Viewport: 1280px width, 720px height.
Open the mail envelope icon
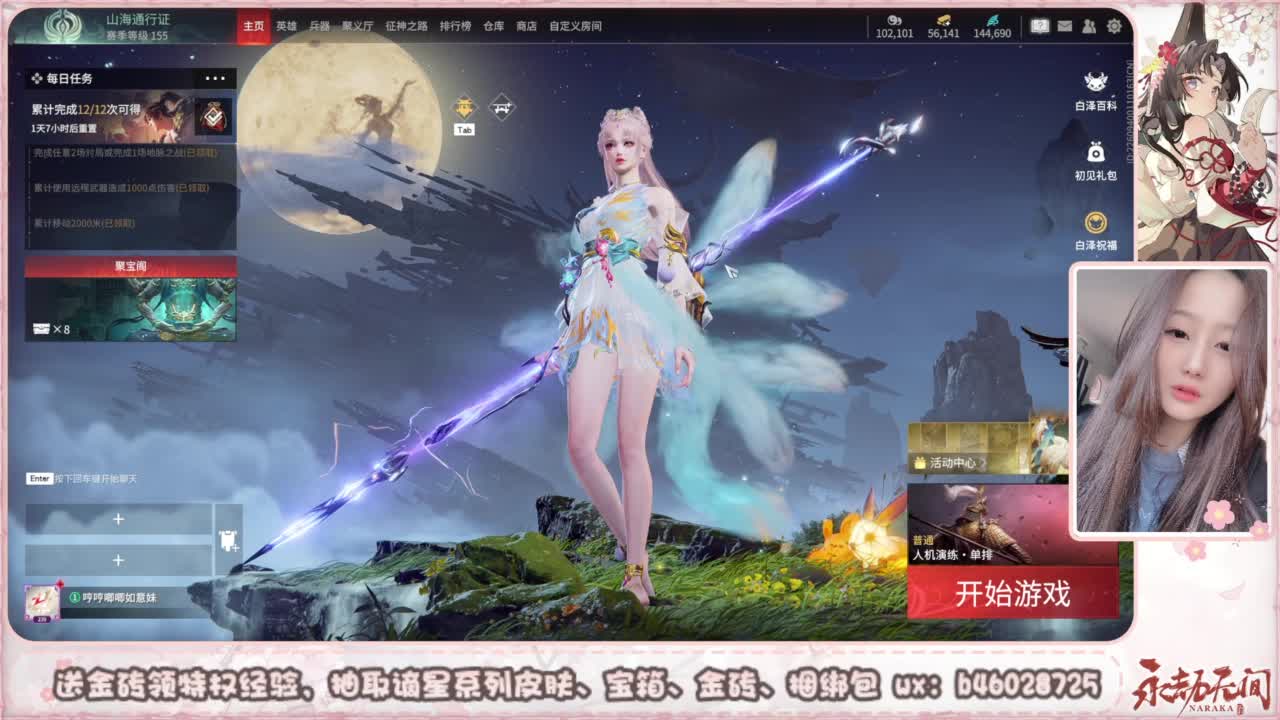click(x=1065, y=25)
